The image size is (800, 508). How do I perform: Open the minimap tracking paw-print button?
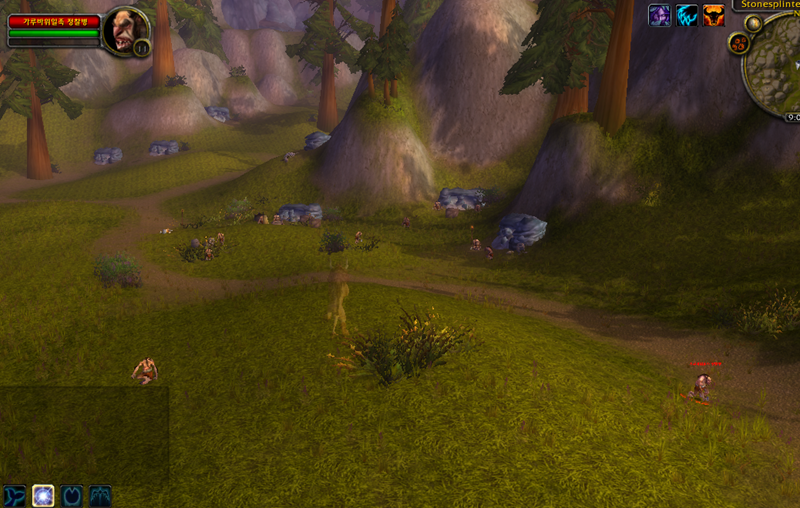(x=739, y=44)
